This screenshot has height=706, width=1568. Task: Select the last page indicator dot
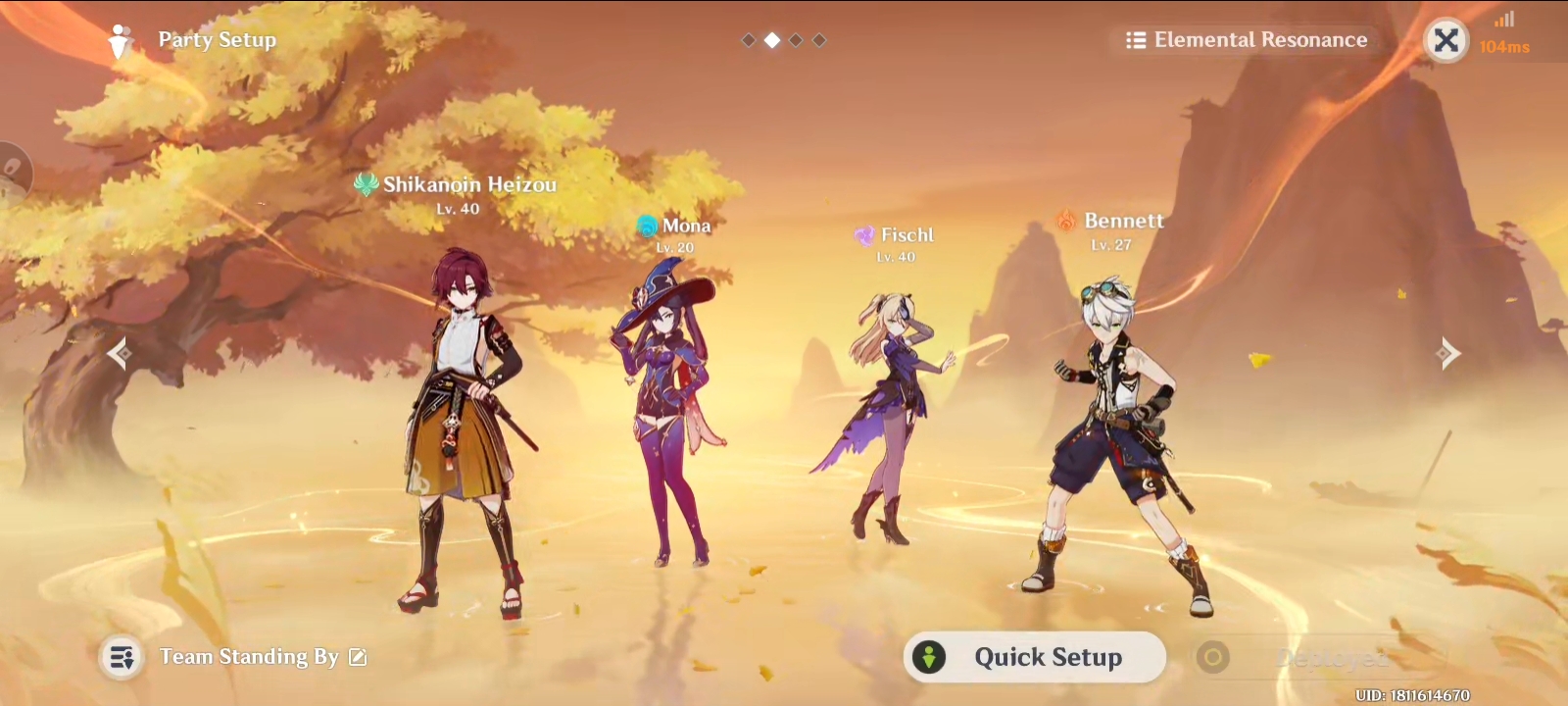coord(819,40)
